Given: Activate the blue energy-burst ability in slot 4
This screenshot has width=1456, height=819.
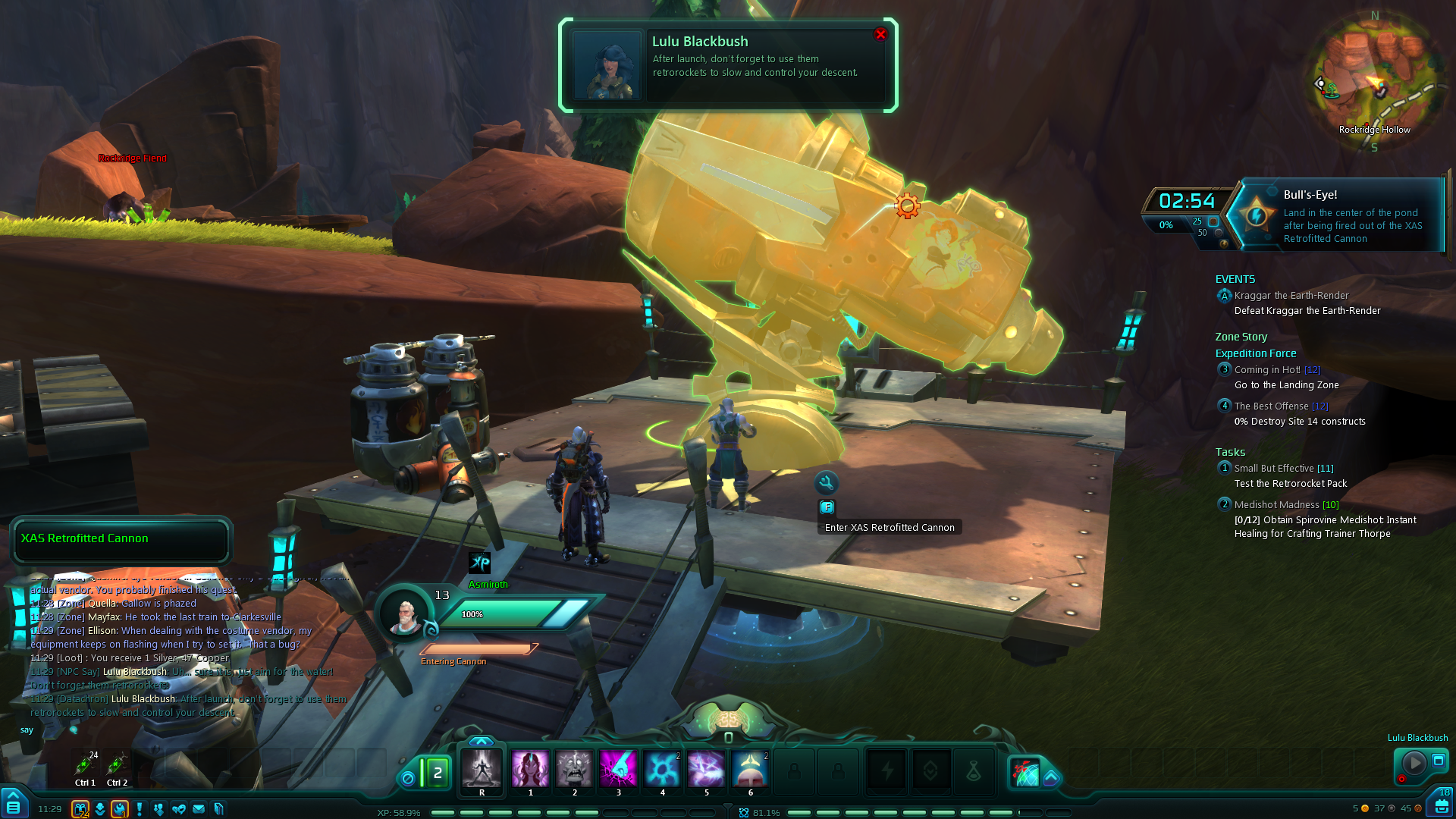Looking at the screenshot, I should pos(662,769).
